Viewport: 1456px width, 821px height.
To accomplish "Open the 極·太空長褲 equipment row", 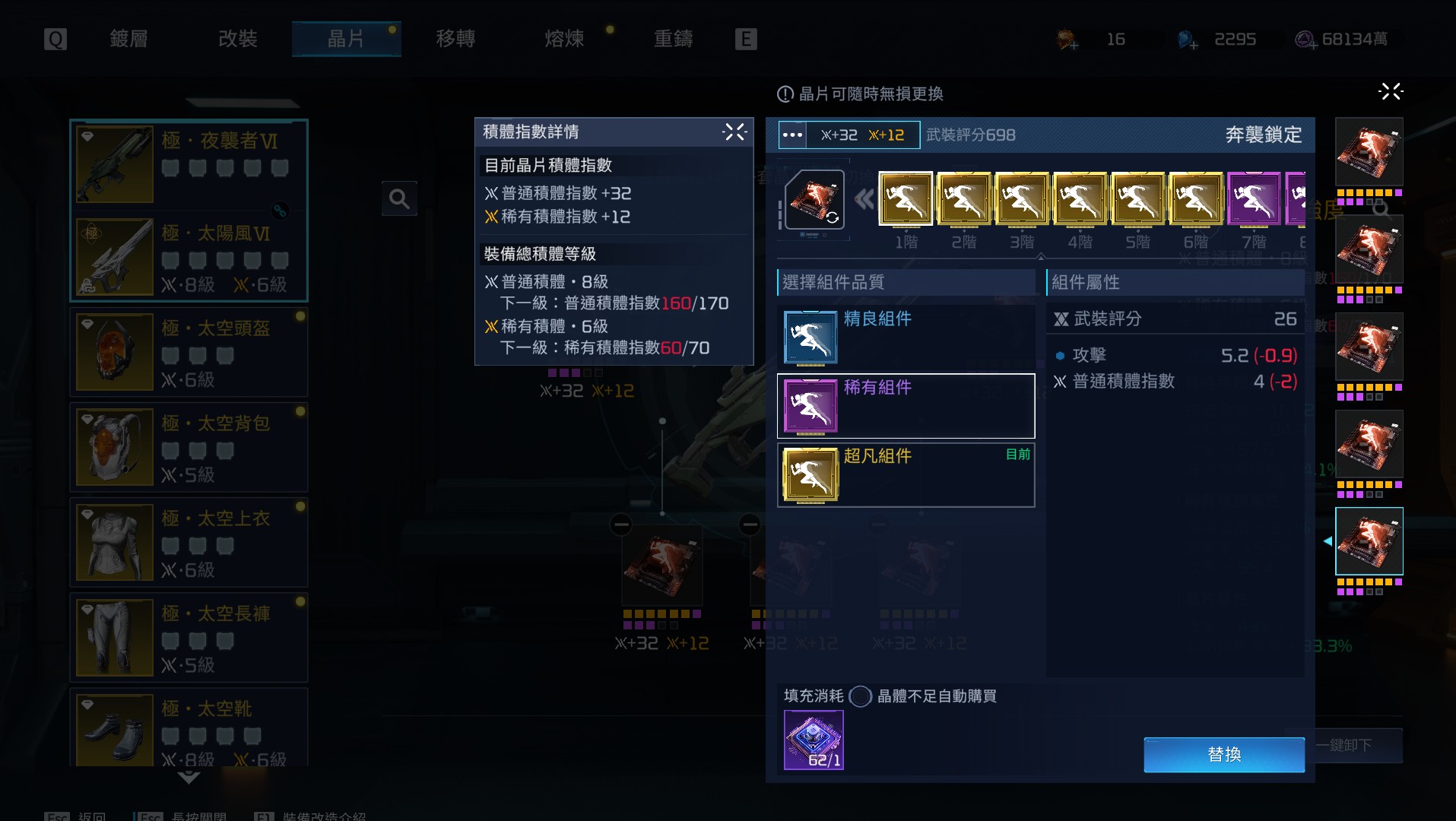I will tap(189, 637).
